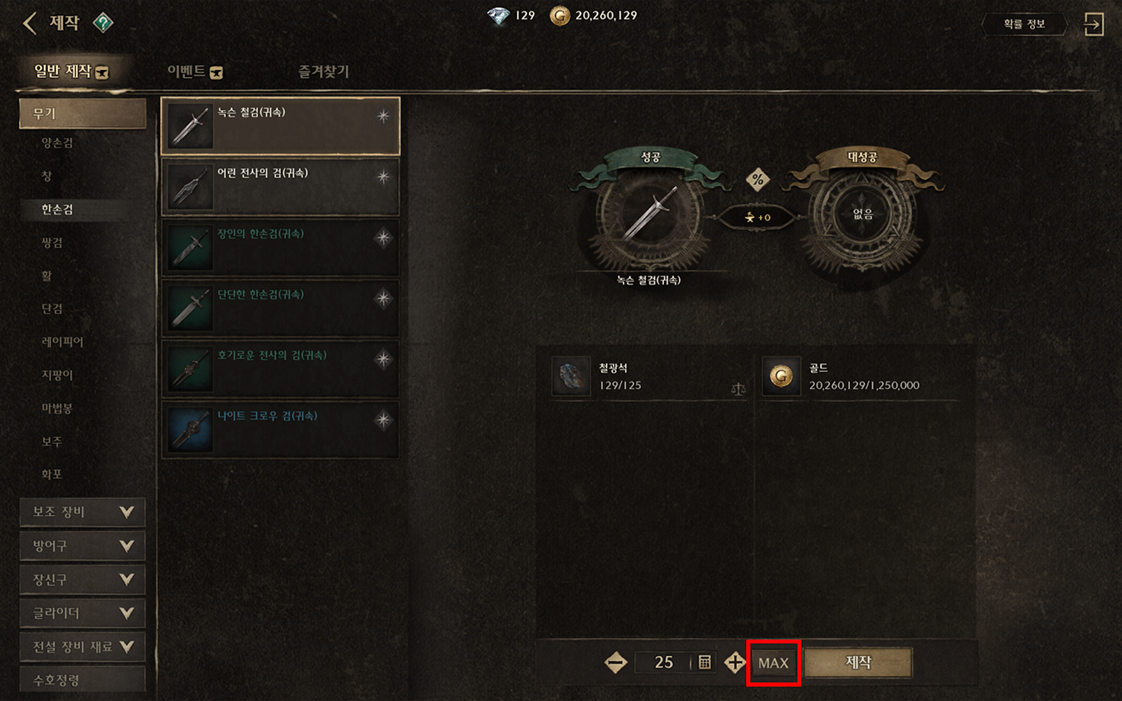Expand the 글라이더 section

click(x=82, y=613)
